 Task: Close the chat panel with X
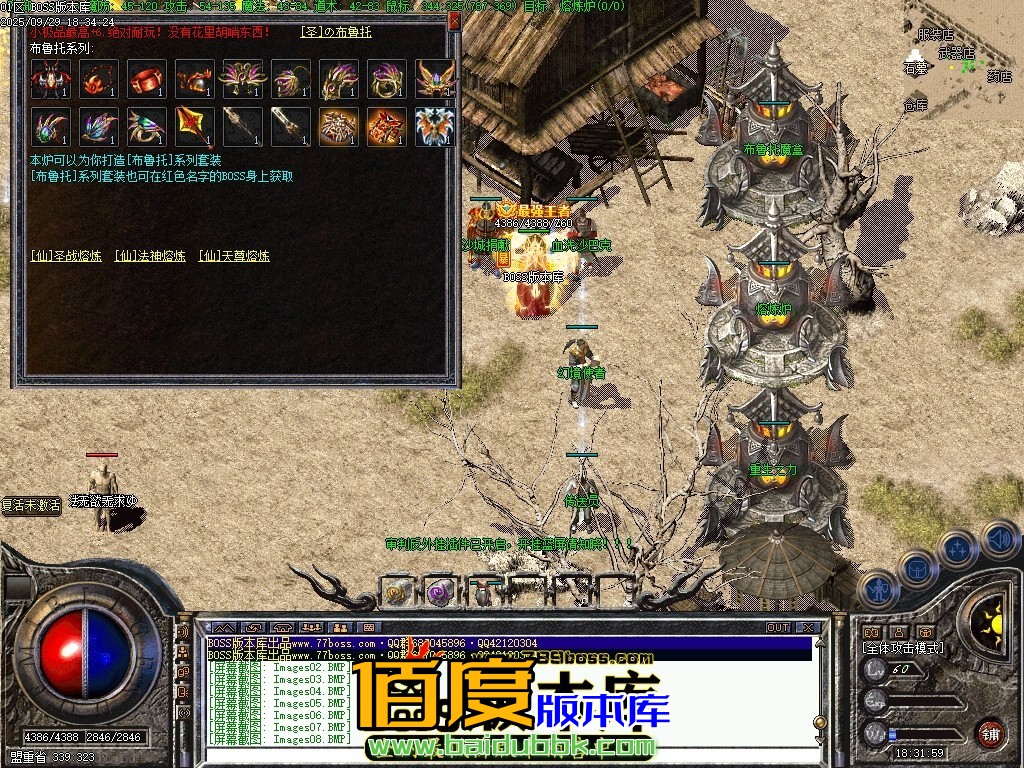[x=808, y=628]
